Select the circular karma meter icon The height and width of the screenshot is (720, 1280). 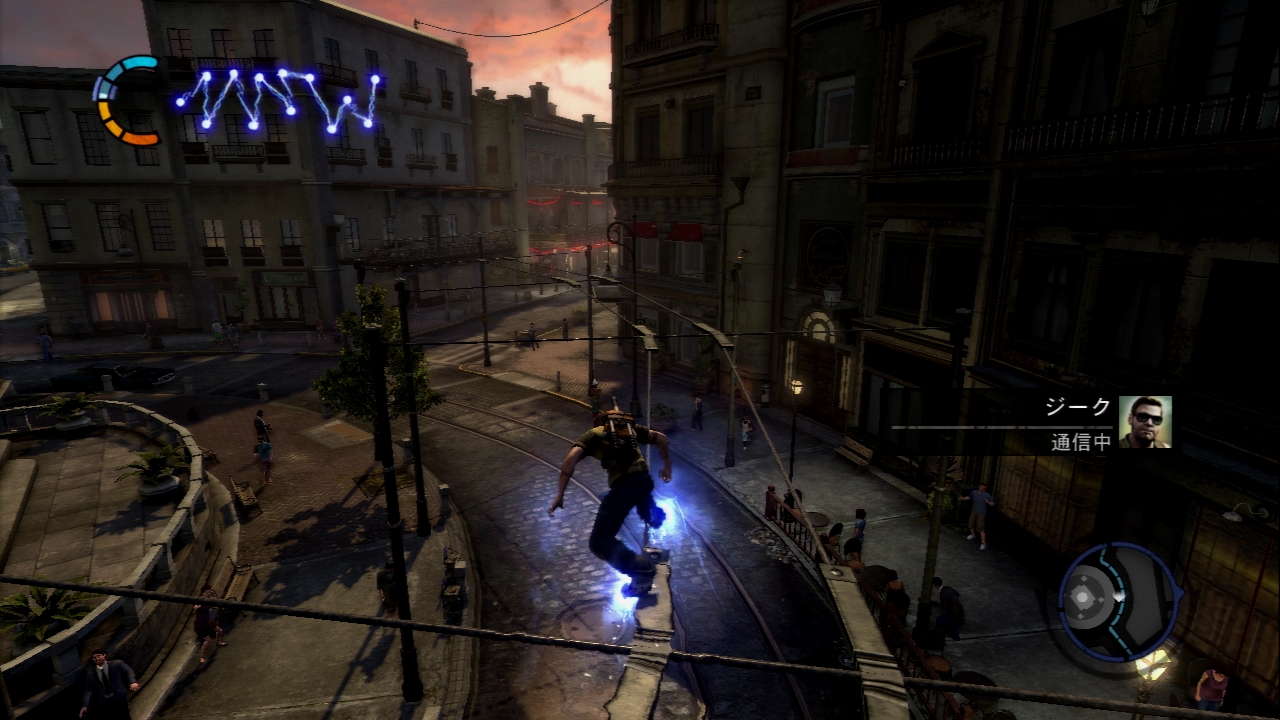click(128, 100)
